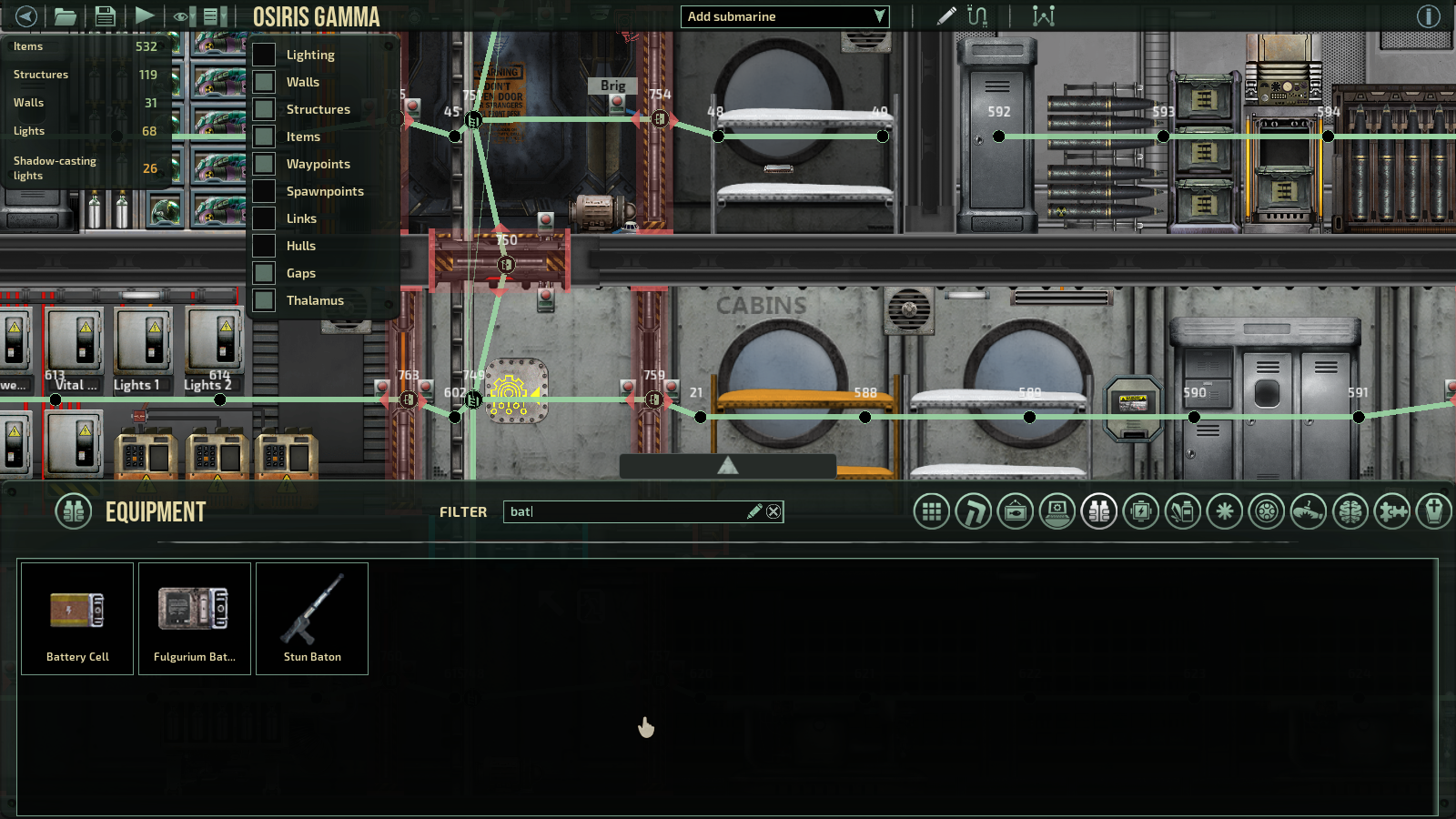Screen dimensions: 1456x819
Task: Select the wiring mode icon in the toolbar
Action: [x=978, y=15]
